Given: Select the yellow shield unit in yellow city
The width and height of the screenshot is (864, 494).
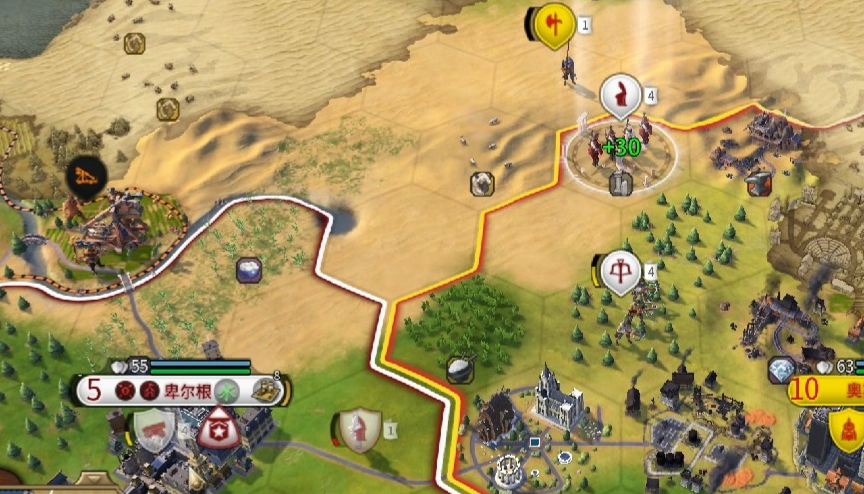Looking at the screenshot, I should (x=846, y=430).
